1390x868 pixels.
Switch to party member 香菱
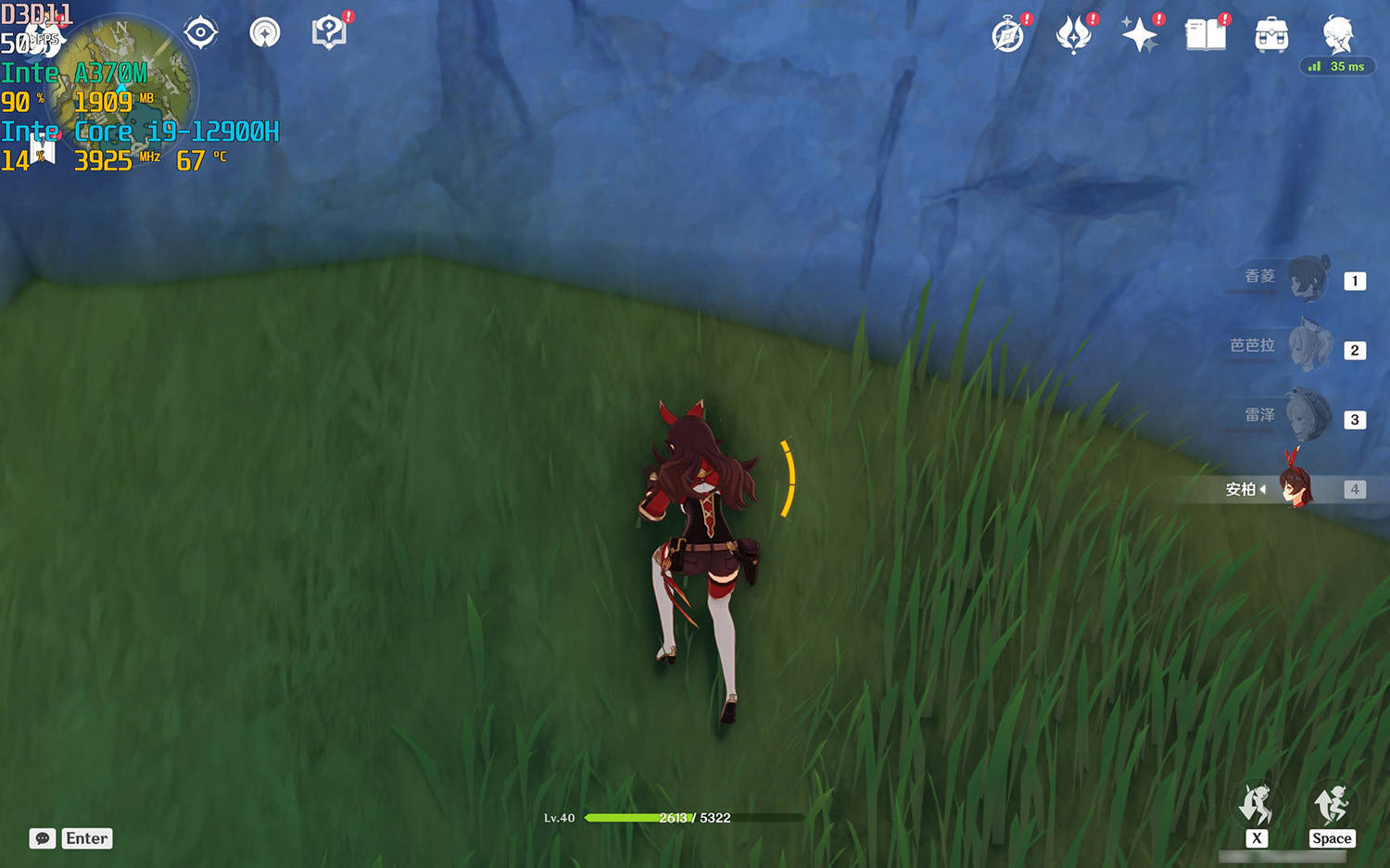tap(1308, 279)
